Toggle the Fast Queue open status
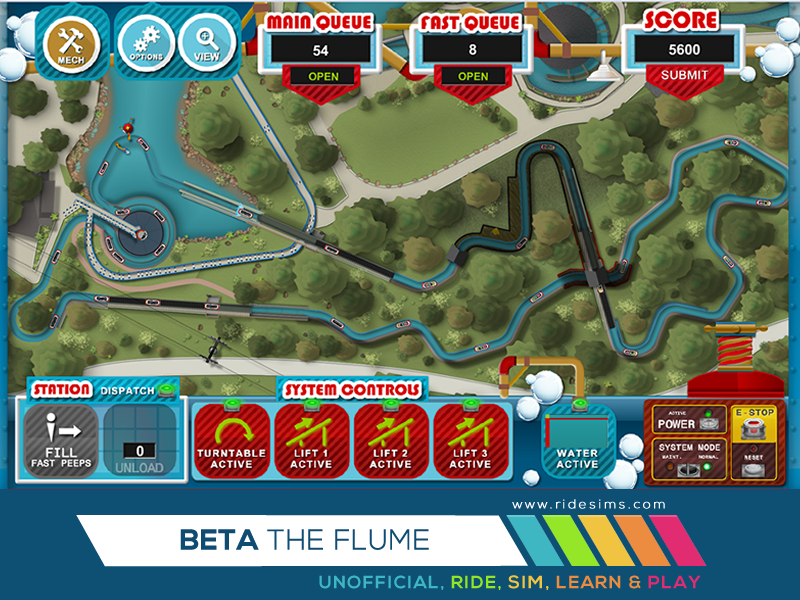The height and width of the screenshot is (600, 800). coord(473,76)
